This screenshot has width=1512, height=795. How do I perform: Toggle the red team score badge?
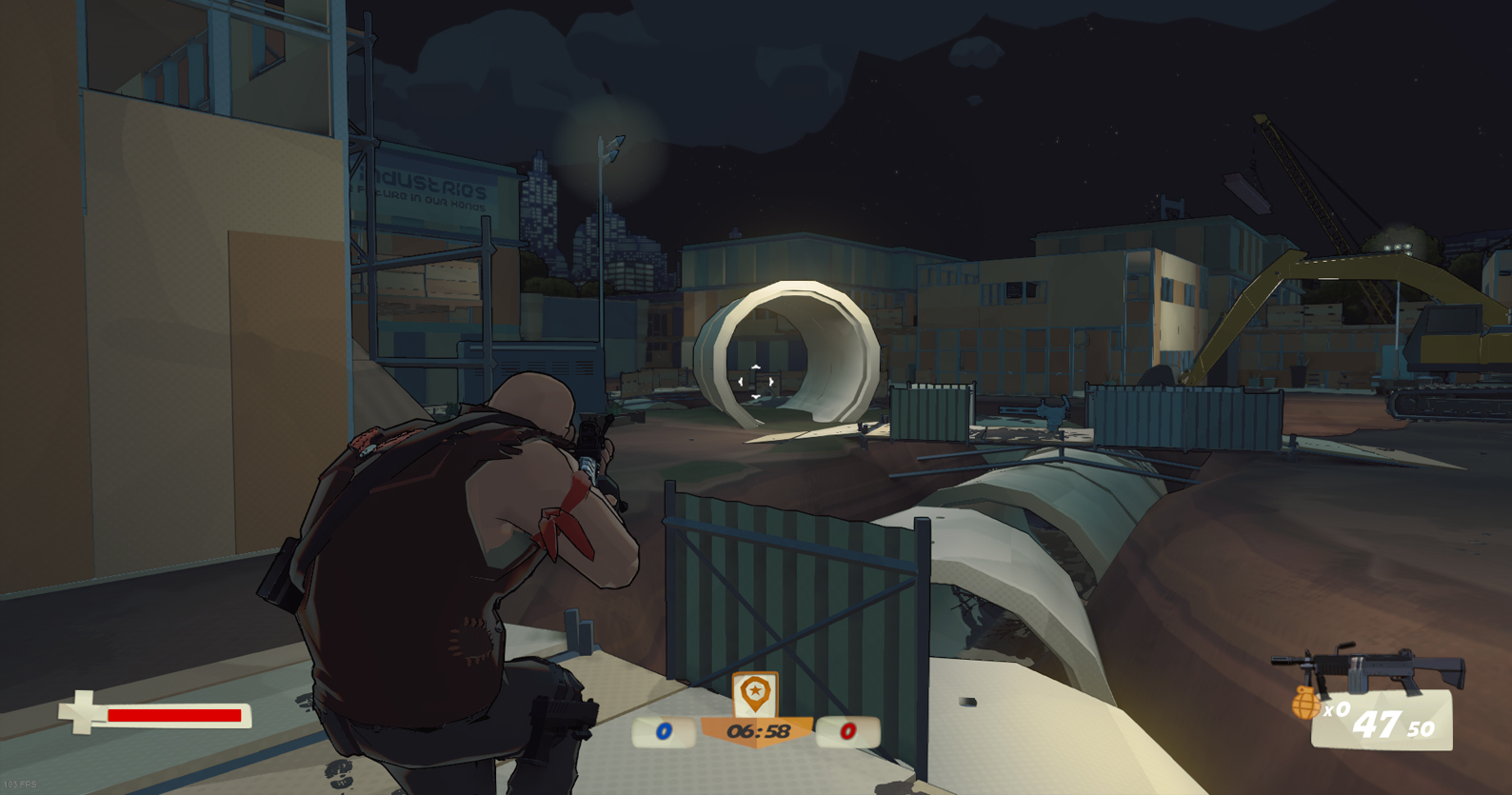(x=846, y=732)
